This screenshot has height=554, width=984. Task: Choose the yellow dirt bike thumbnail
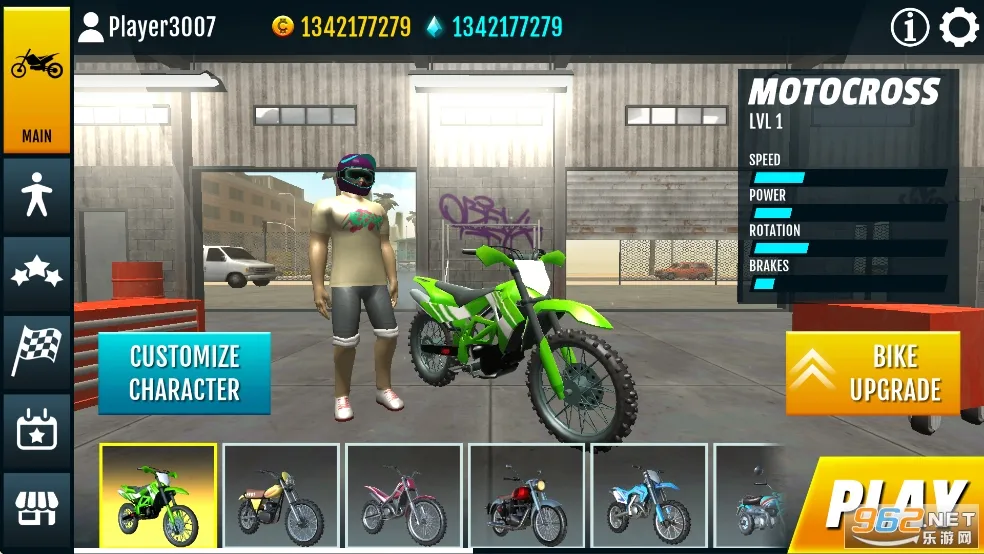point(281,497)
